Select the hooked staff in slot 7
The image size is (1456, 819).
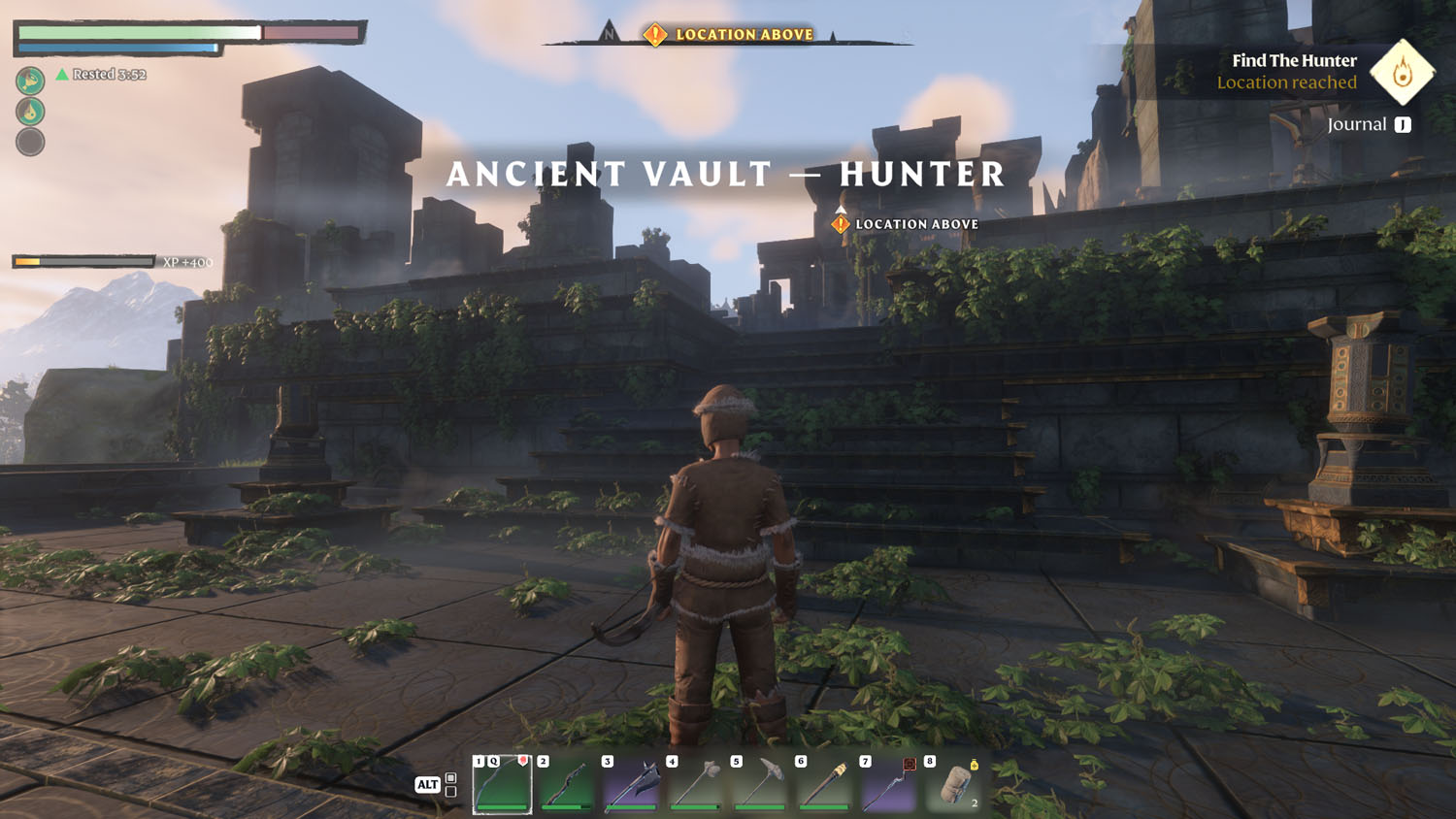pos(888,784)
